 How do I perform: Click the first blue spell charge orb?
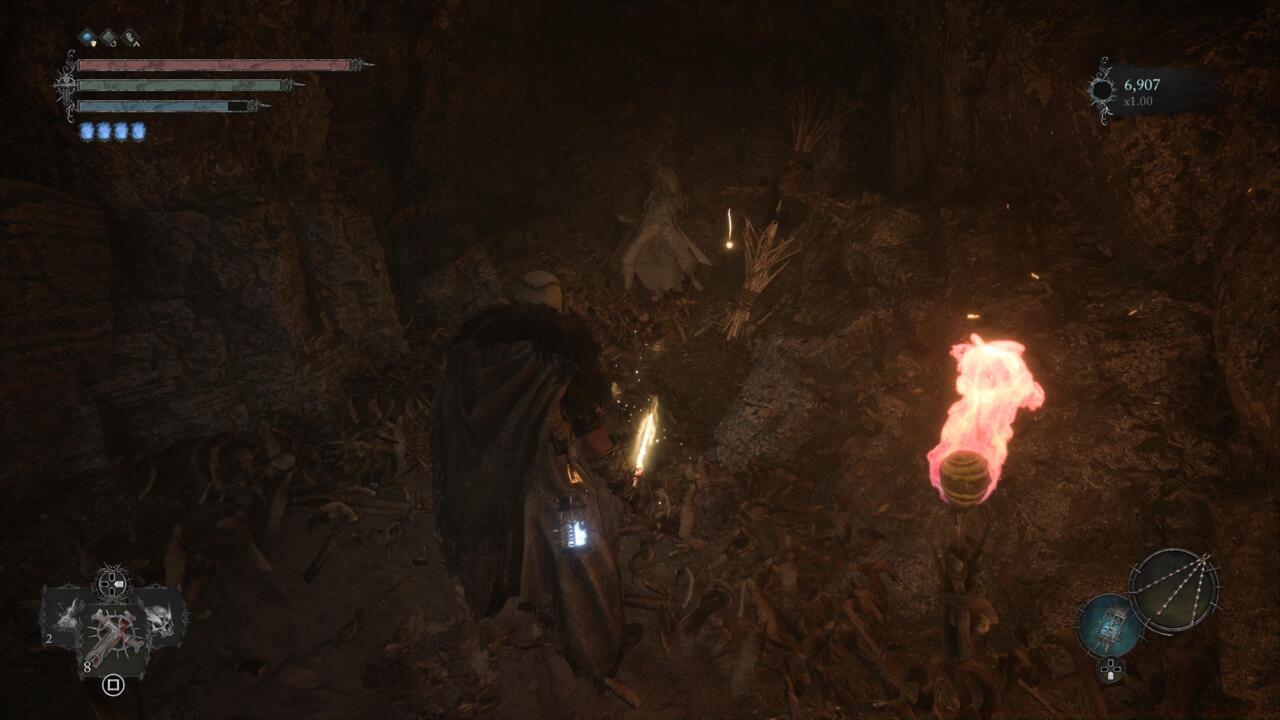[x=86, y=130]
